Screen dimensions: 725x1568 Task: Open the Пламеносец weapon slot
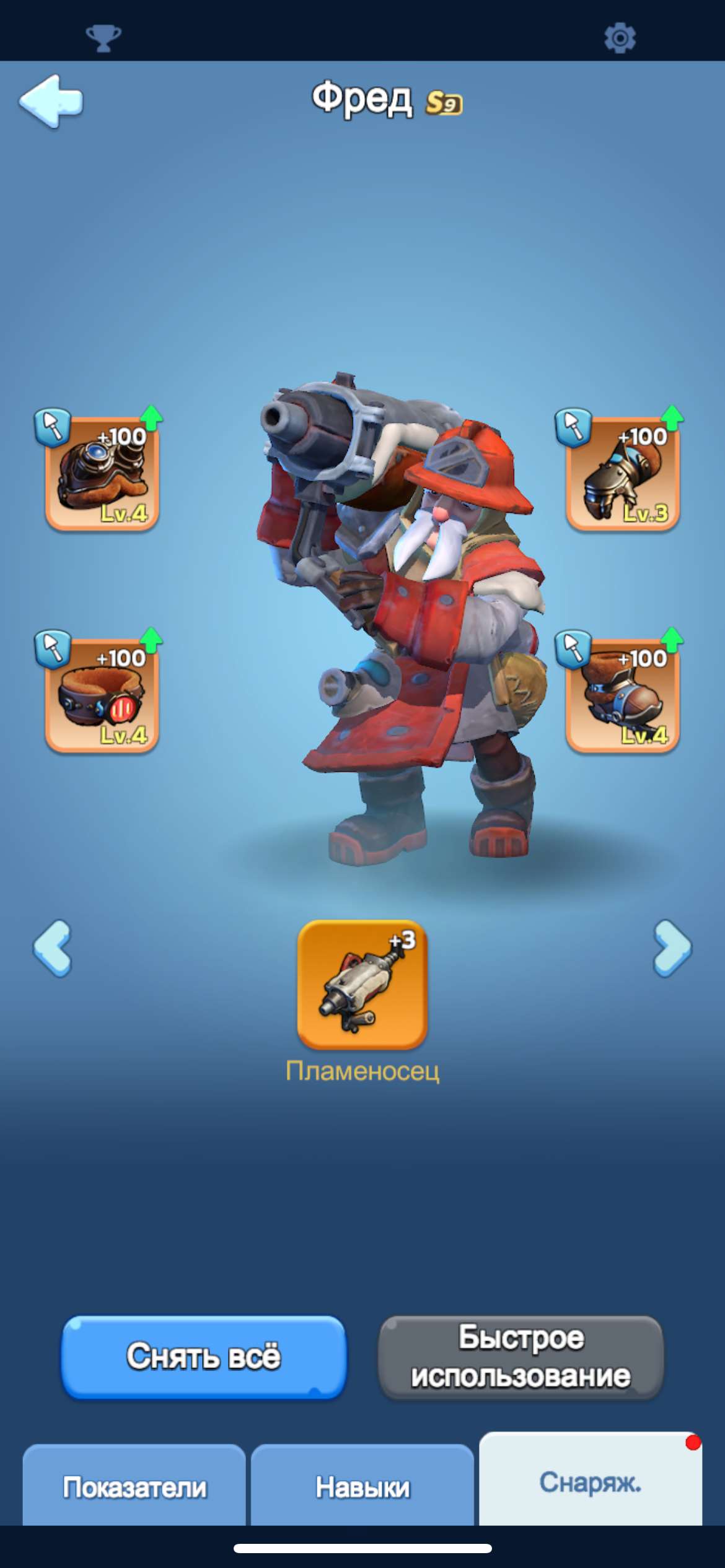362,985
